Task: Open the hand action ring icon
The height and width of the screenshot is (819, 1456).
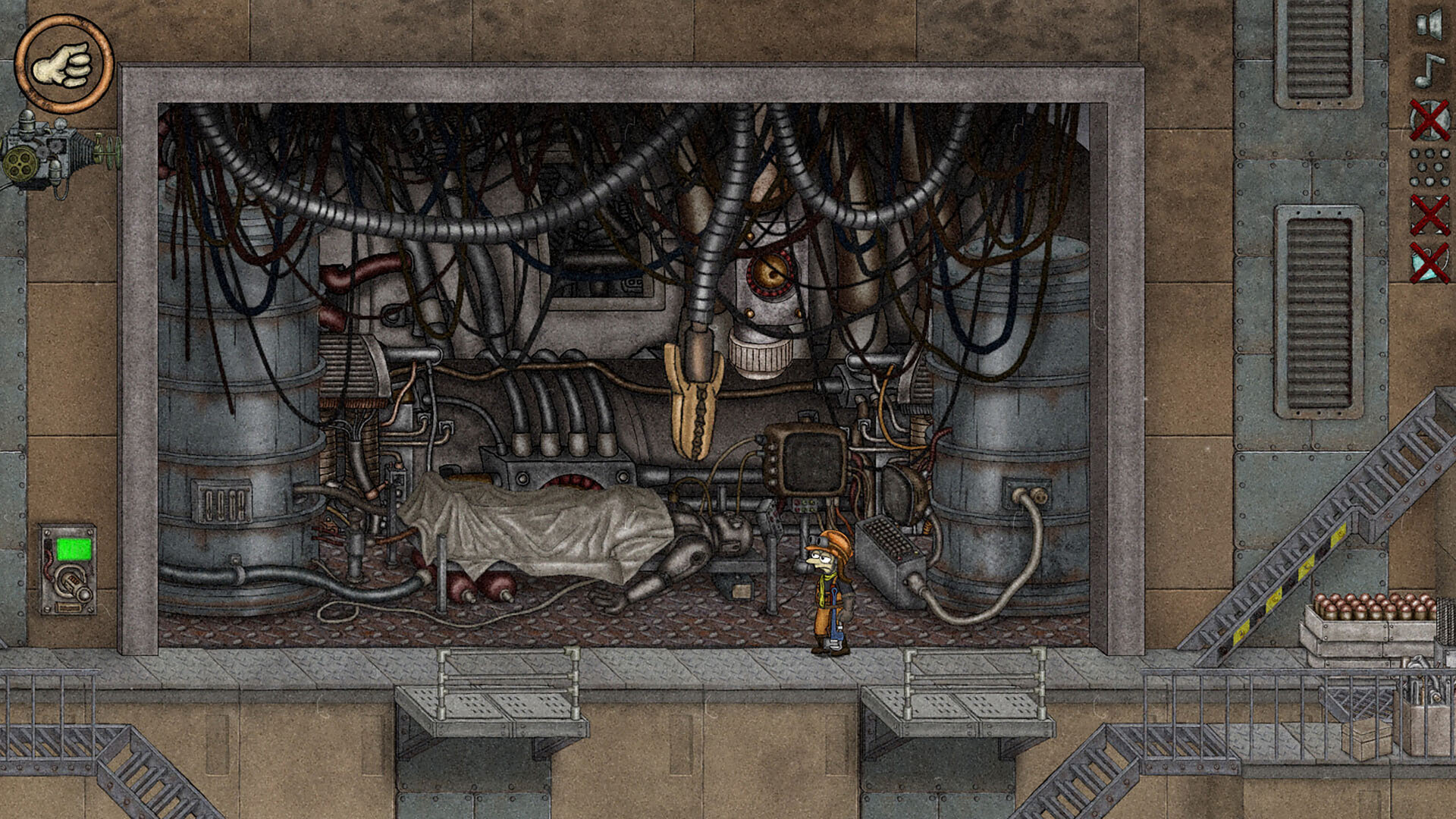Action: coord(64,64)
